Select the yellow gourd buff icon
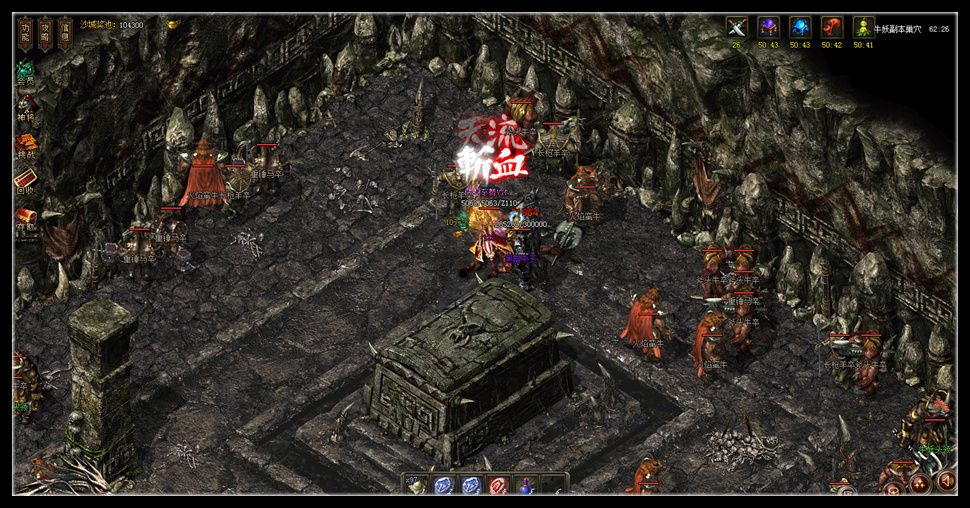The width and height of the screenshot is (970, 508). click(864, 28)
